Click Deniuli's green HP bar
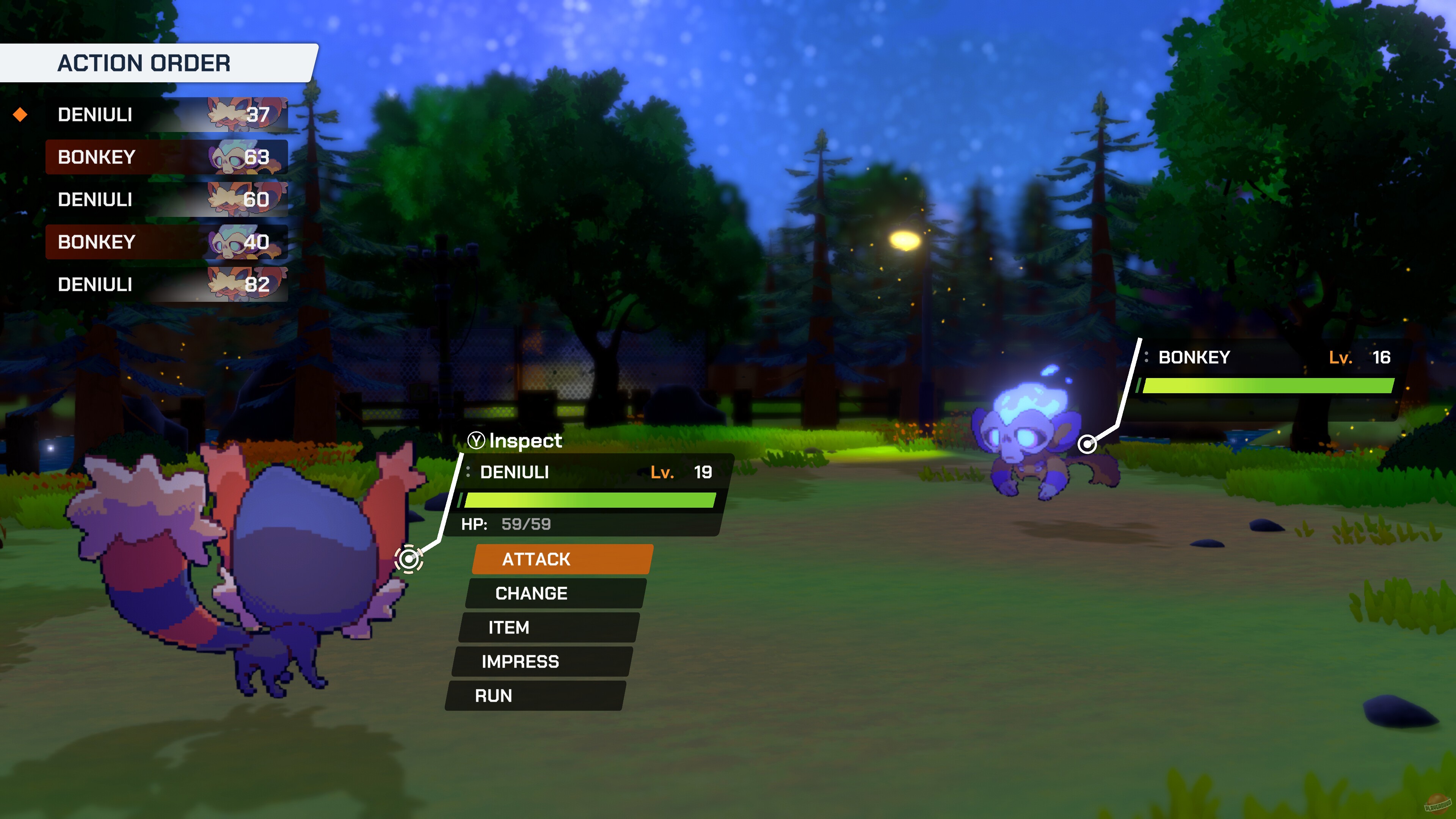1456x819 pixels. coord(588,500)
